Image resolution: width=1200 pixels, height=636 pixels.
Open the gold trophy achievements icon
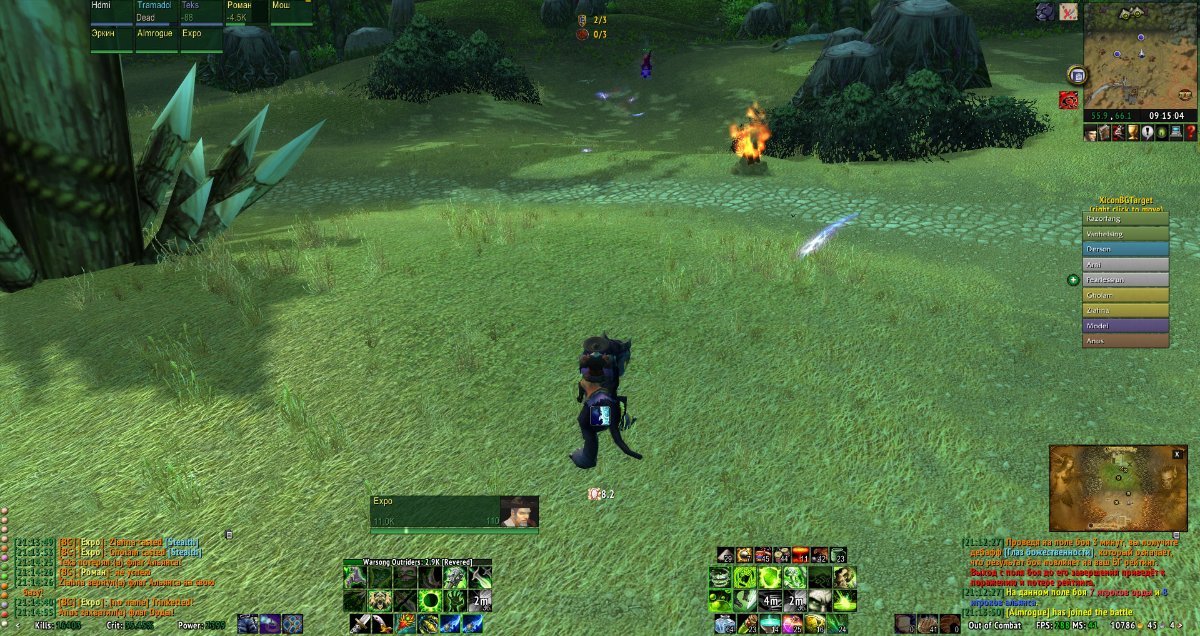coord(1133,133)
